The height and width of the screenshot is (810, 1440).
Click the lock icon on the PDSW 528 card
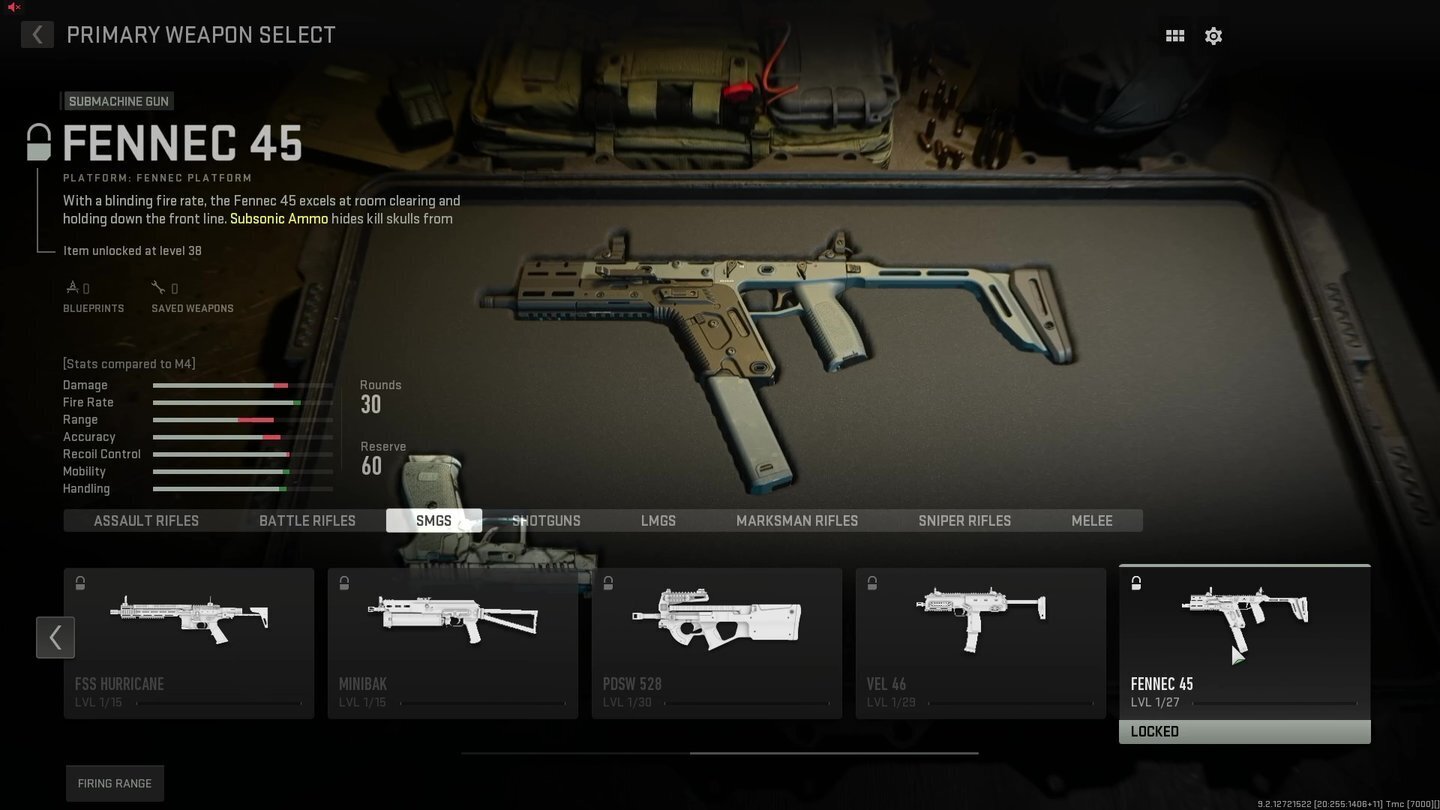point(607,583)
